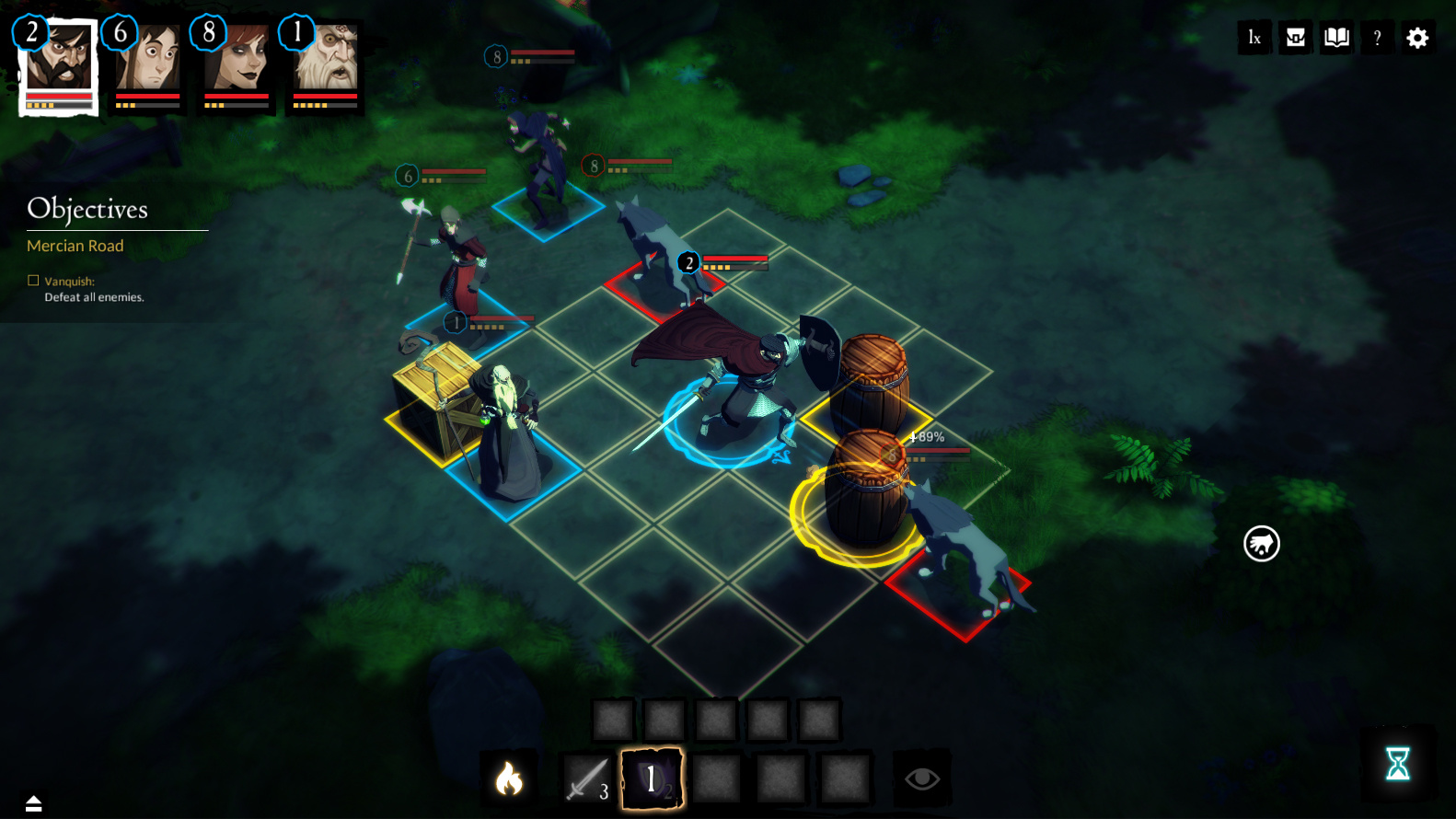Open the journal book
Image resolution: width=1456 pixels, height=819 pixels.
(1336, 38)
